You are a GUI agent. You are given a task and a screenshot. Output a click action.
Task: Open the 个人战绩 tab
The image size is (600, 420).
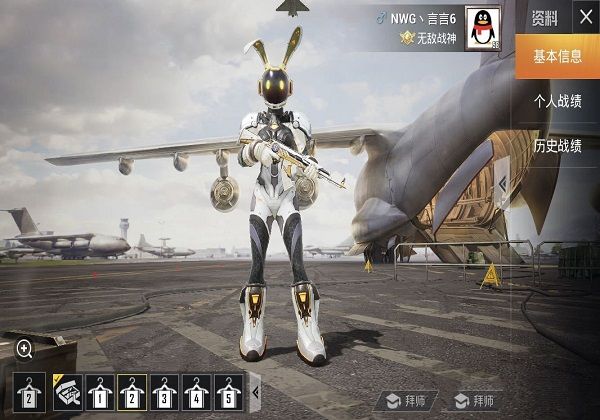[x=557, y=101]
